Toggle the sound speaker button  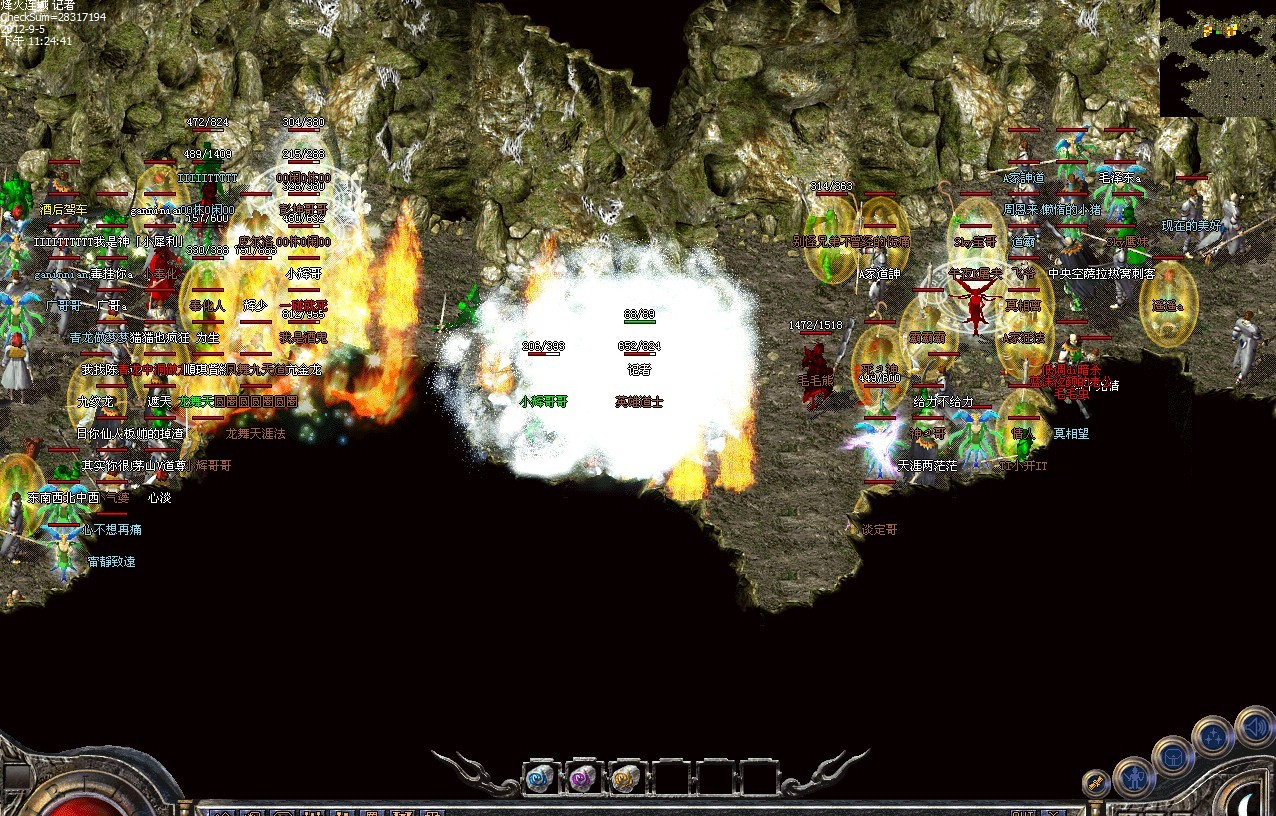[1254, 726]
